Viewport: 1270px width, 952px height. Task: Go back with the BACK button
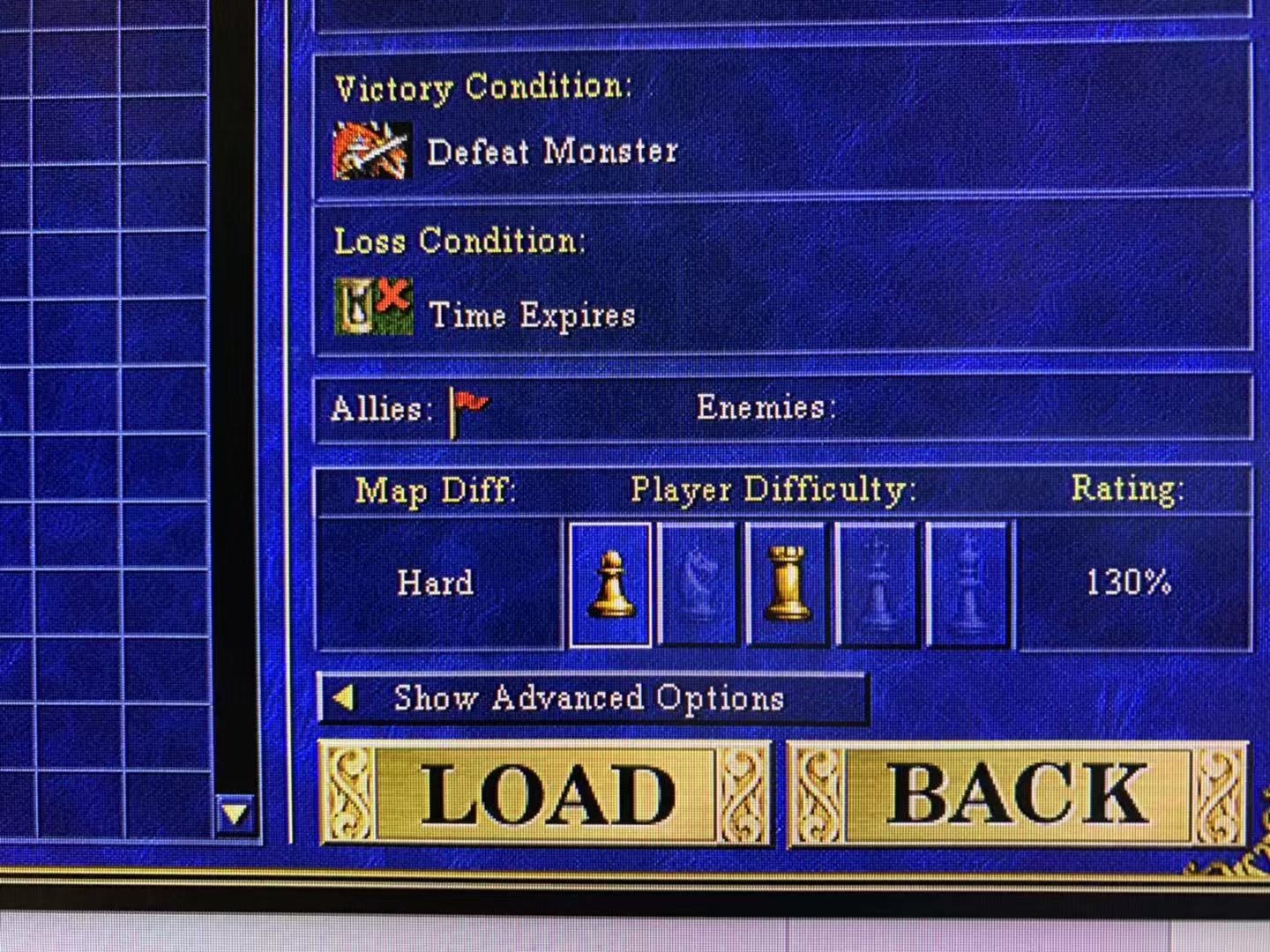1017,794
